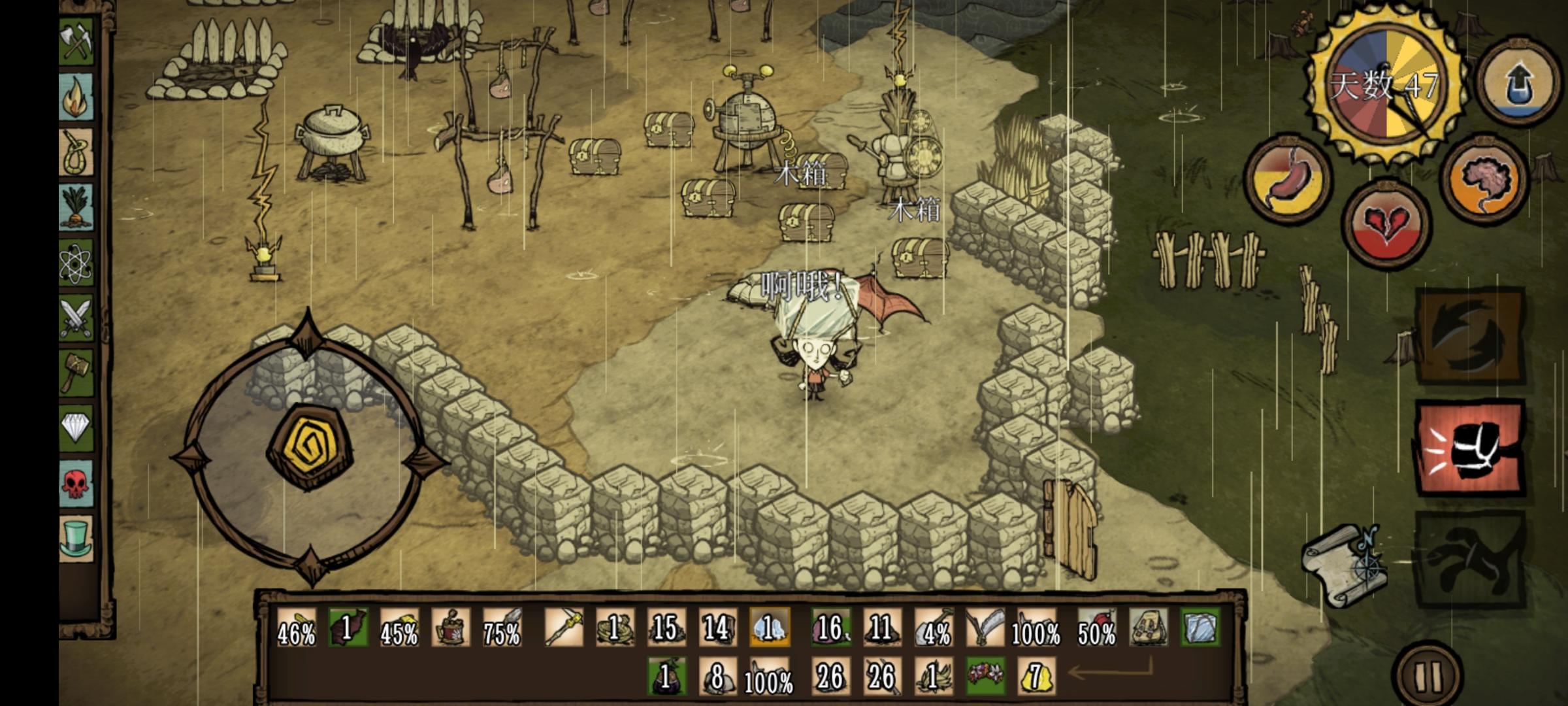Select the ice cube inventory slot

pos(1201,628)
